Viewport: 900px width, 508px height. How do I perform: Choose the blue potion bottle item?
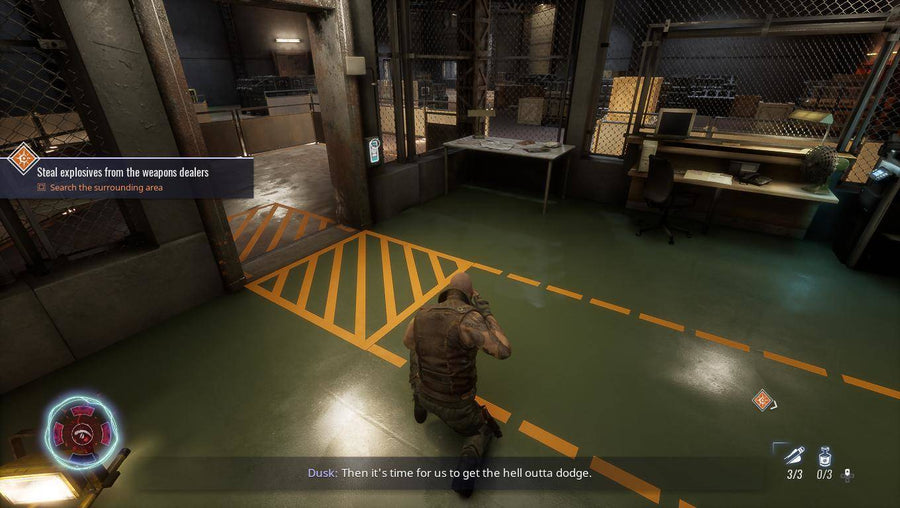point(826,455)
